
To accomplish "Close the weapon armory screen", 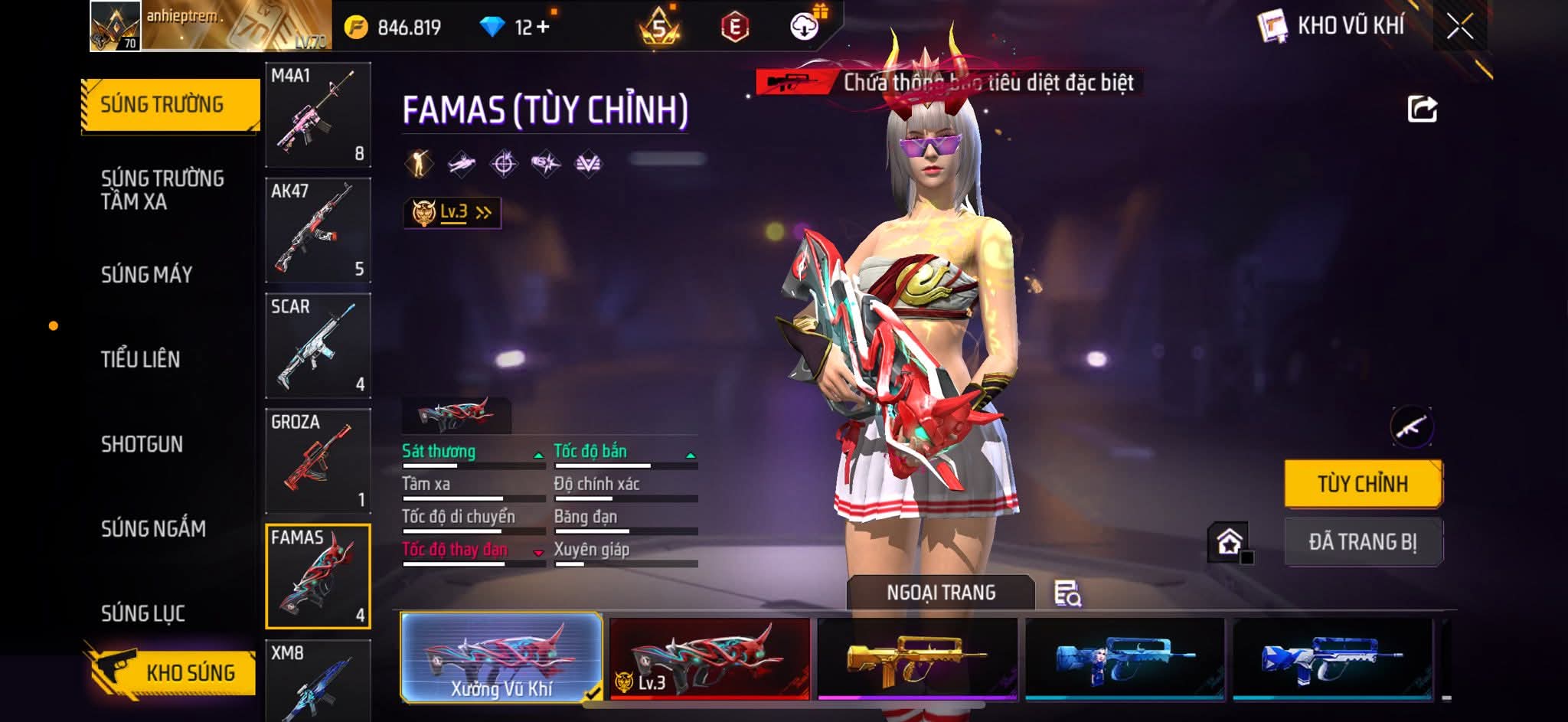I will (1459, 27).
